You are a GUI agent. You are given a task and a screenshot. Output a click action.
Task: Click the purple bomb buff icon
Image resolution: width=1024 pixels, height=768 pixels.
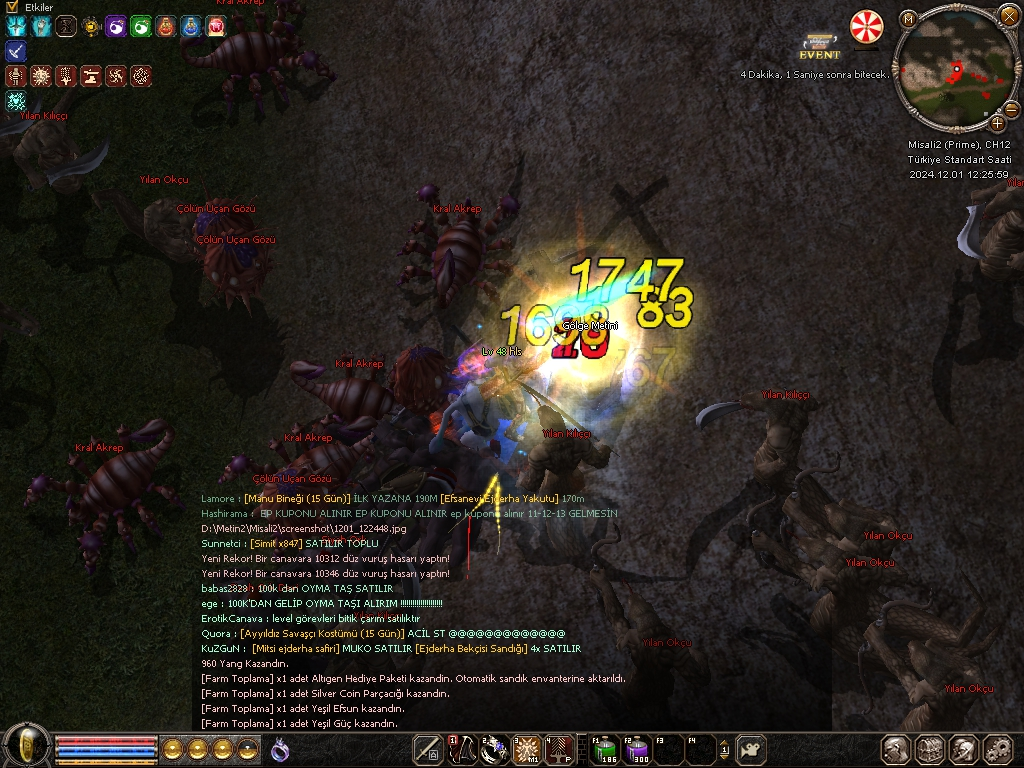click(116, 27)
